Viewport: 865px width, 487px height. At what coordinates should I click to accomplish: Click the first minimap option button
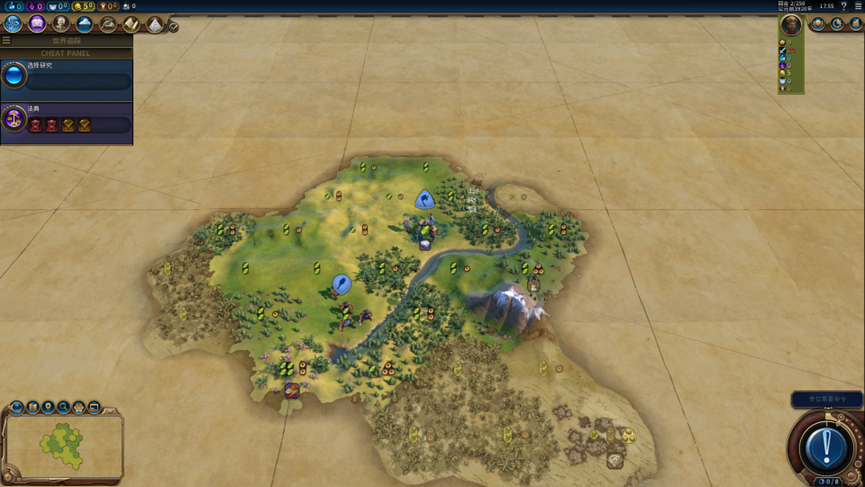(17, 408)
